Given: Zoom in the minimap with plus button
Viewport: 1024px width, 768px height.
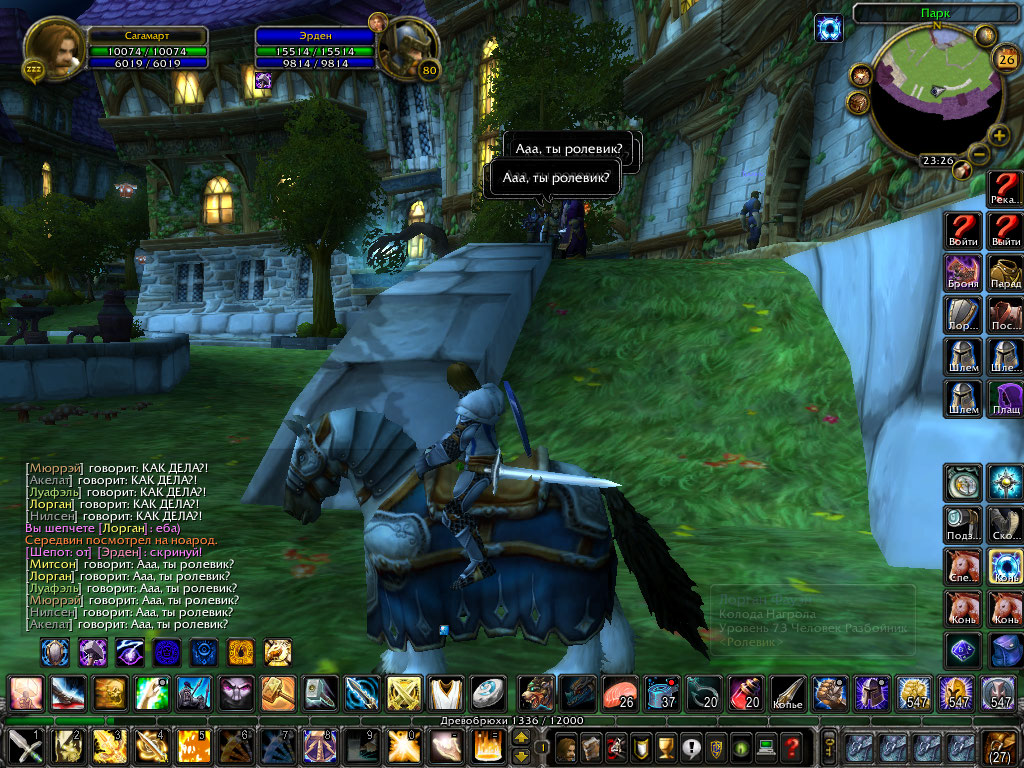Looking at the screenshot, I should coord(999,136).
